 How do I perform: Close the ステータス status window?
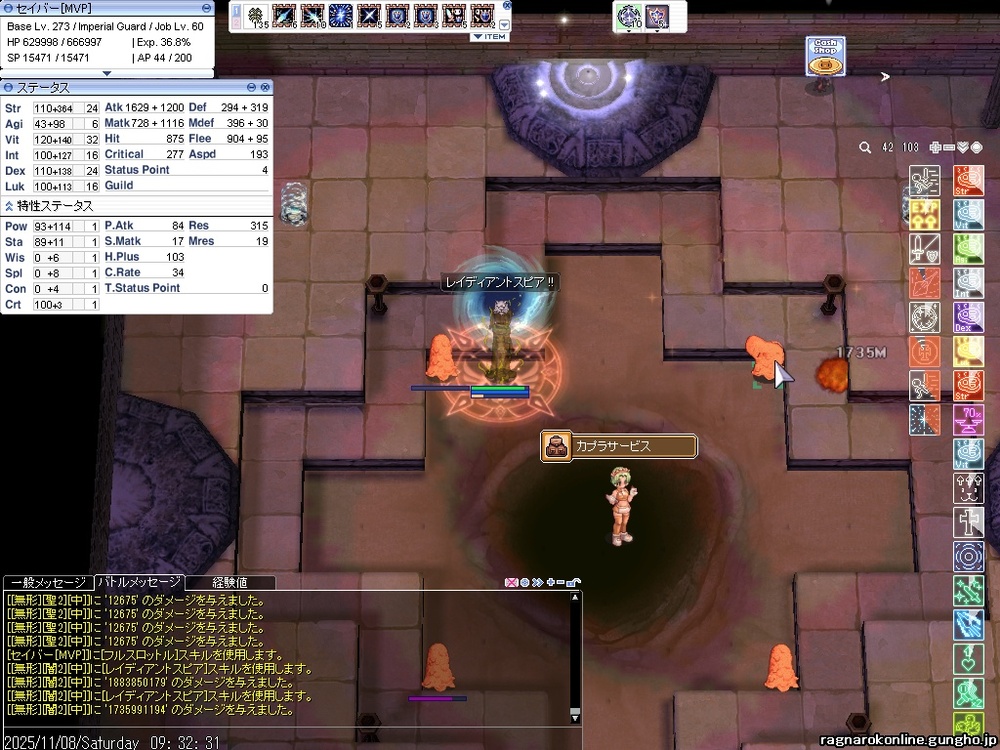click(265, 88)
